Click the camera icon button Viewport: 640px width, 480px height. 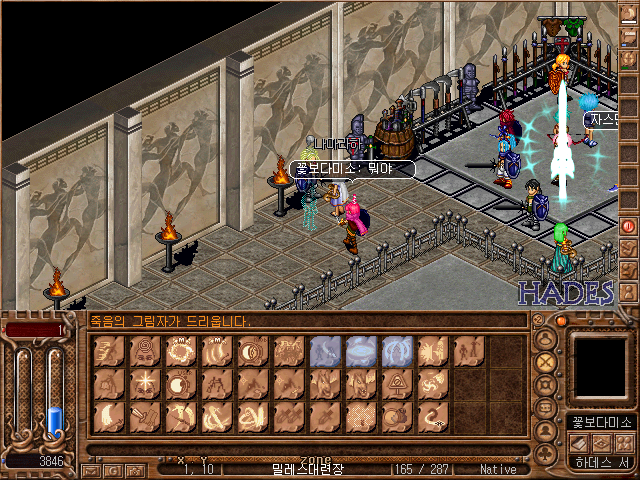134,469
